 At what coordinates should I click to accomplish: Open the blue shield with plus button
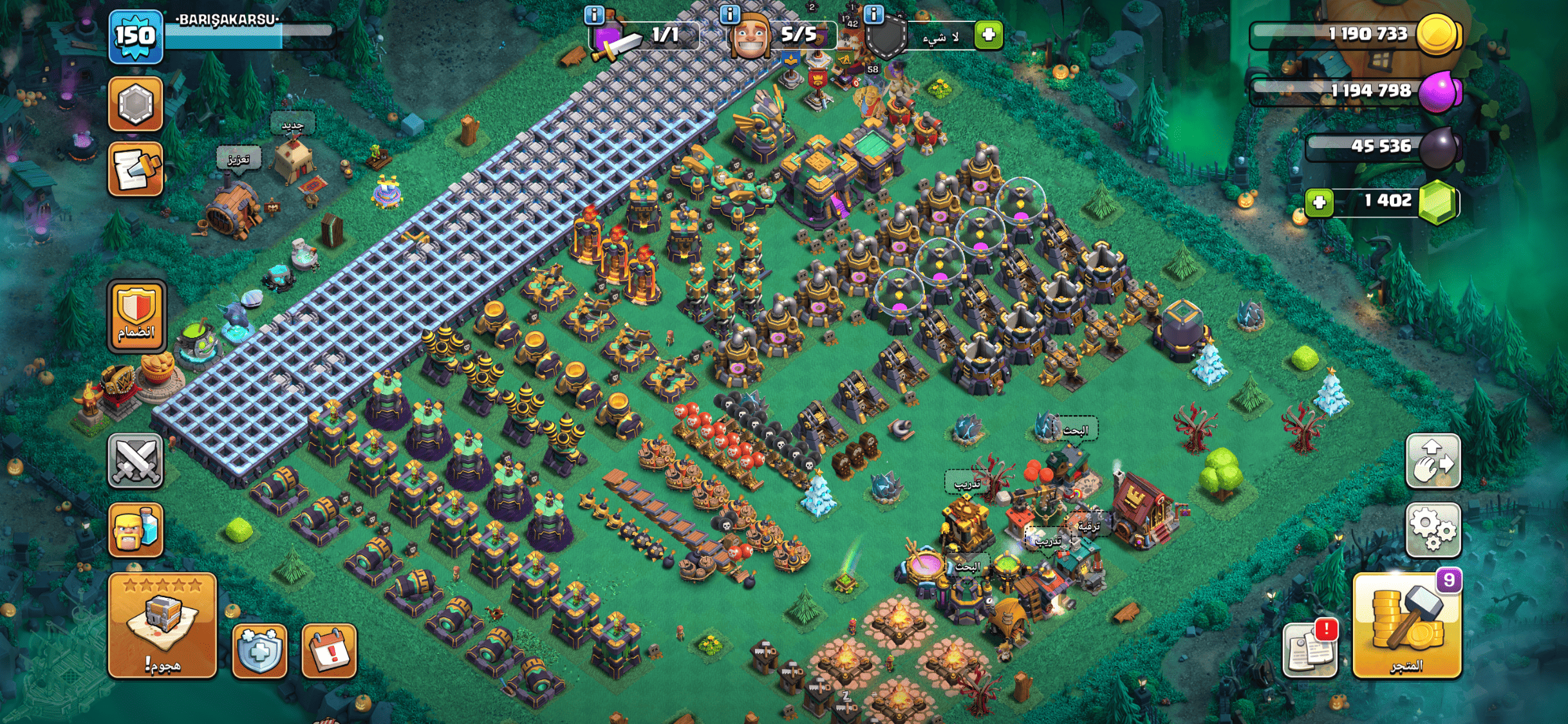tap(259, 650)
